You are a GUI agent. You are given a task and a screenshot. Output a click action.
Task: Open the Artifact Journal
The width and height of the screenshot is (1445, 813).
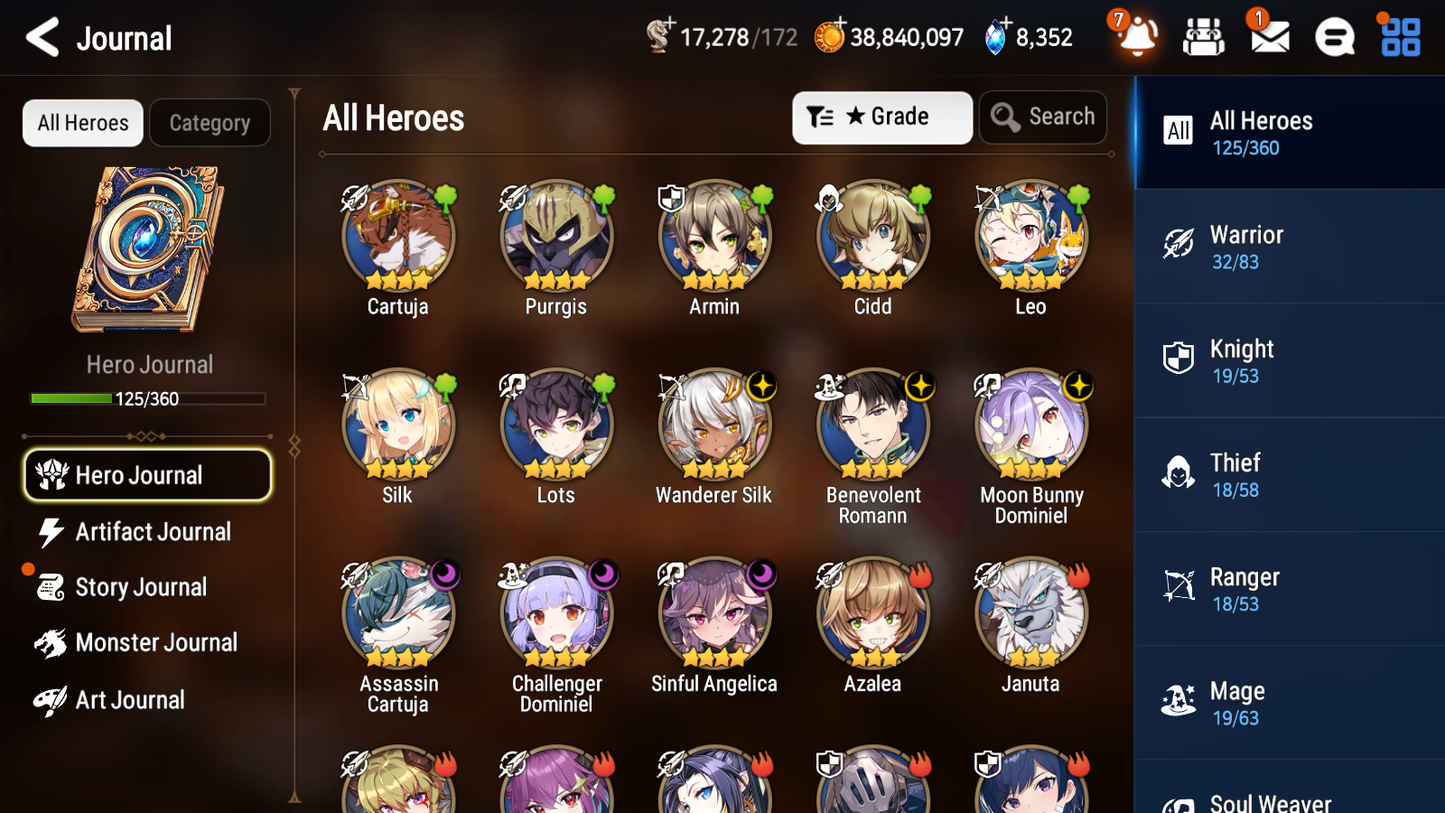(153, 532)
